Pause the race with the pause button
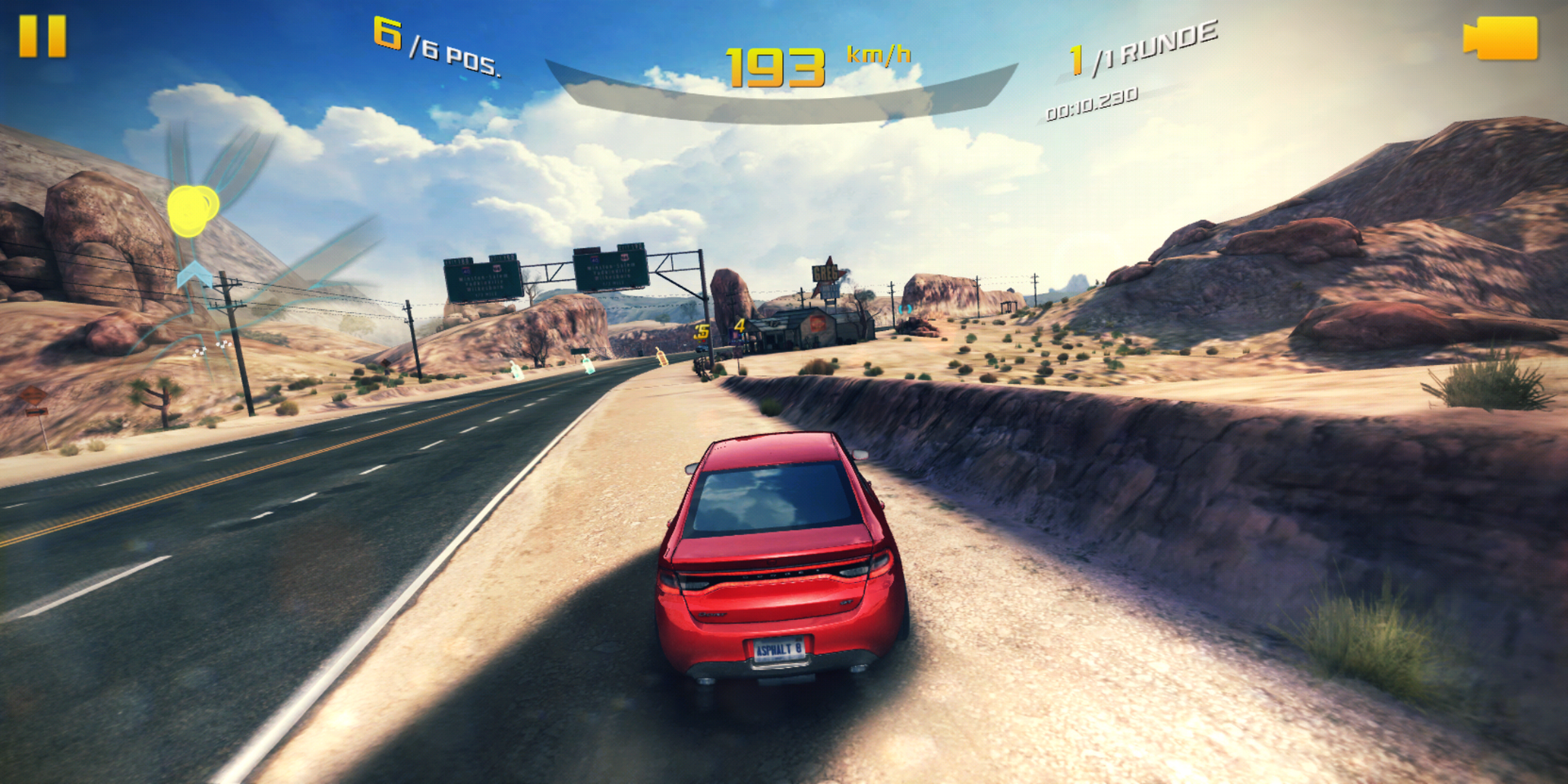The width and height of the screenshot is (1568, 784). 42,36
